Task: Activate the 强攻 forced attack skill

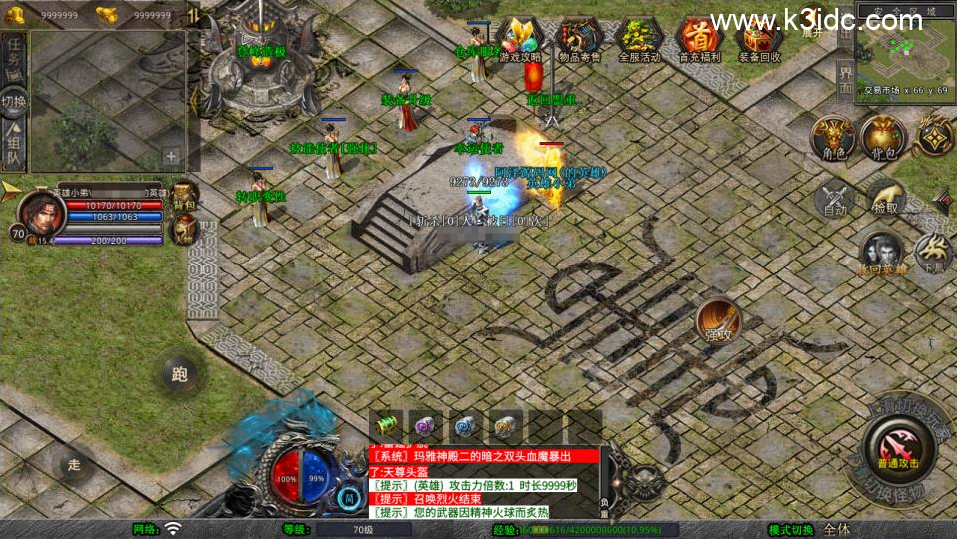Action: [719, 320]
